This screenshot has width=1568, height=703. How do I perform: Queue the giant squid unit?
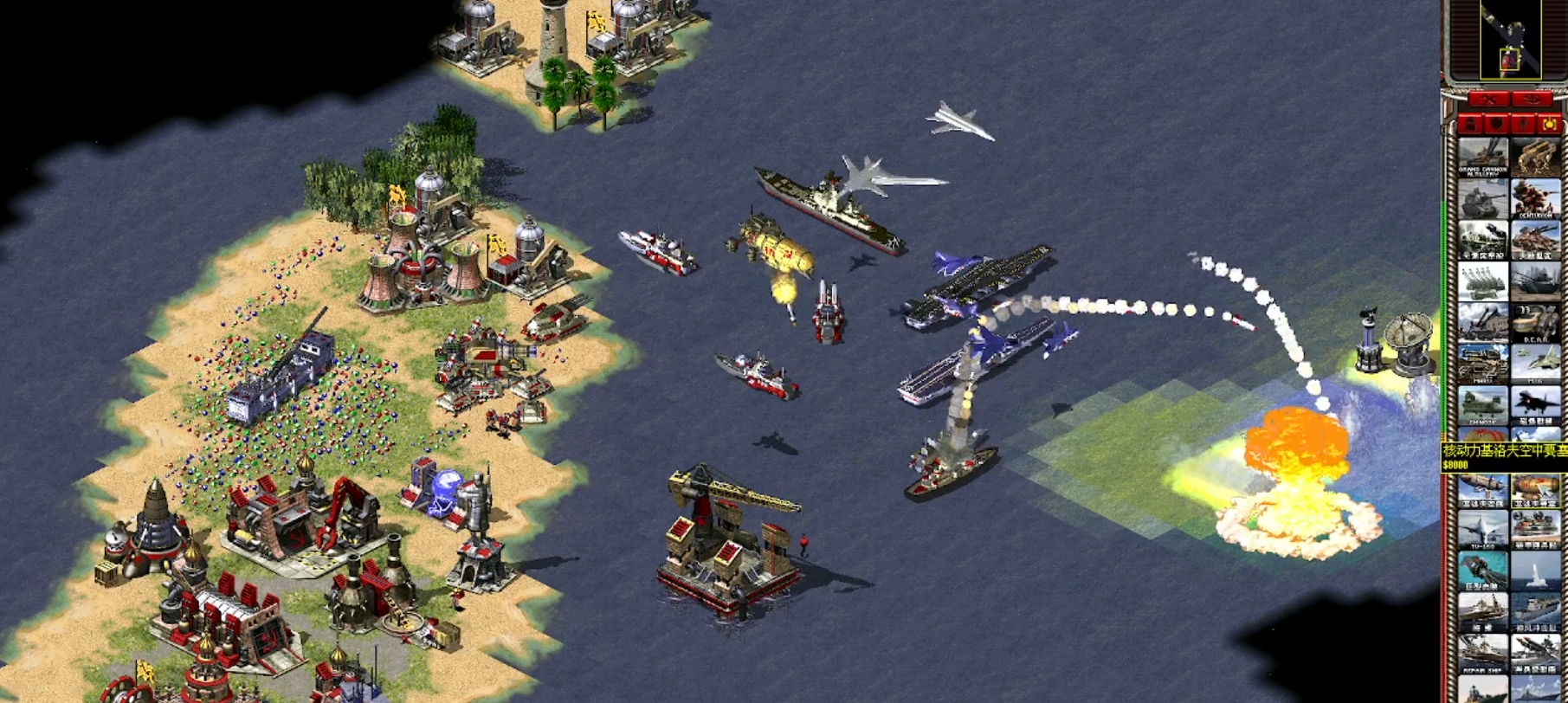[x=1482, y=571]
